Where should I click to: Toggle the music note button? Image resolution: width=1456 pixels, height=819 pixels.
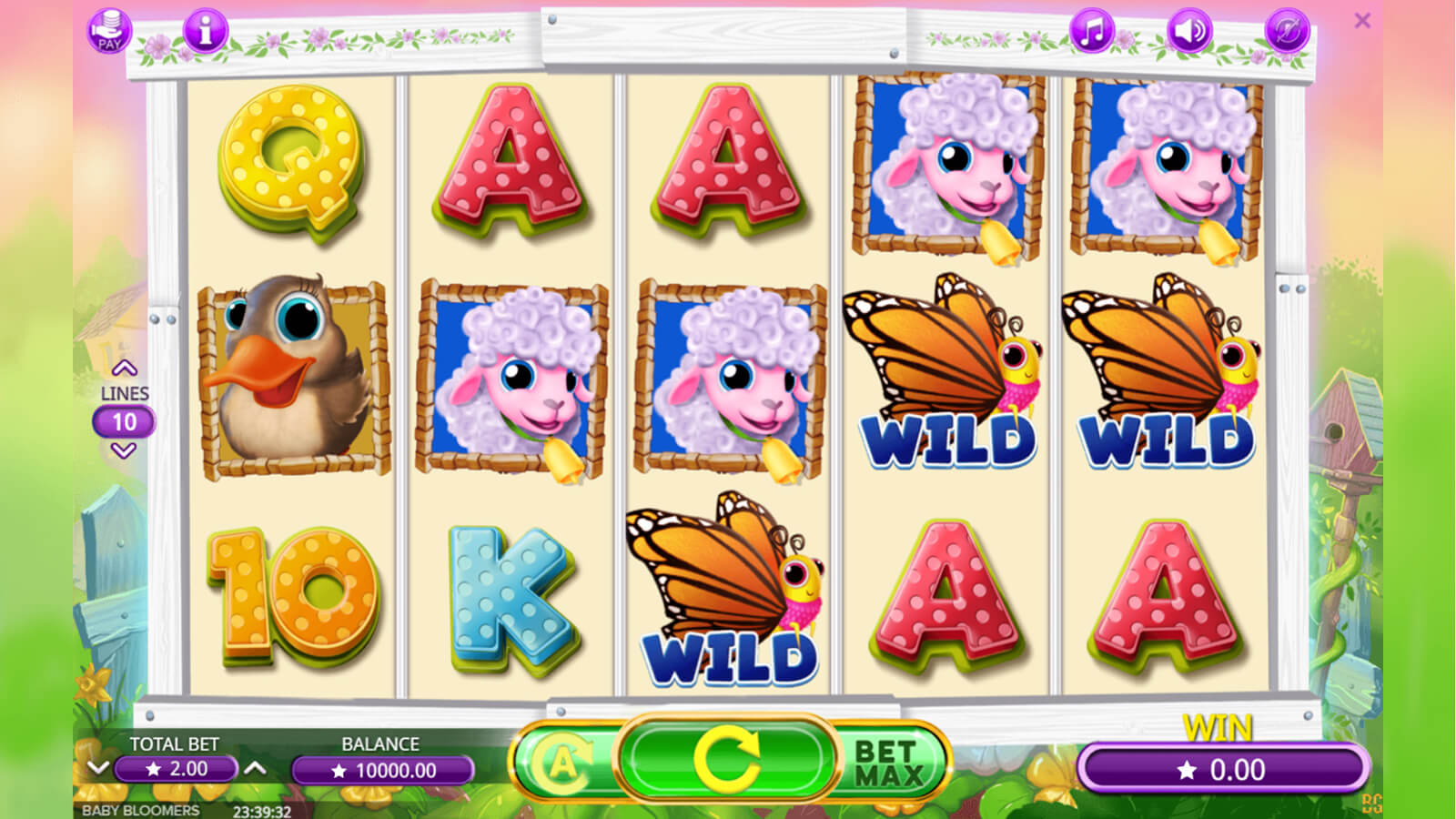[x=1092, y=32]
